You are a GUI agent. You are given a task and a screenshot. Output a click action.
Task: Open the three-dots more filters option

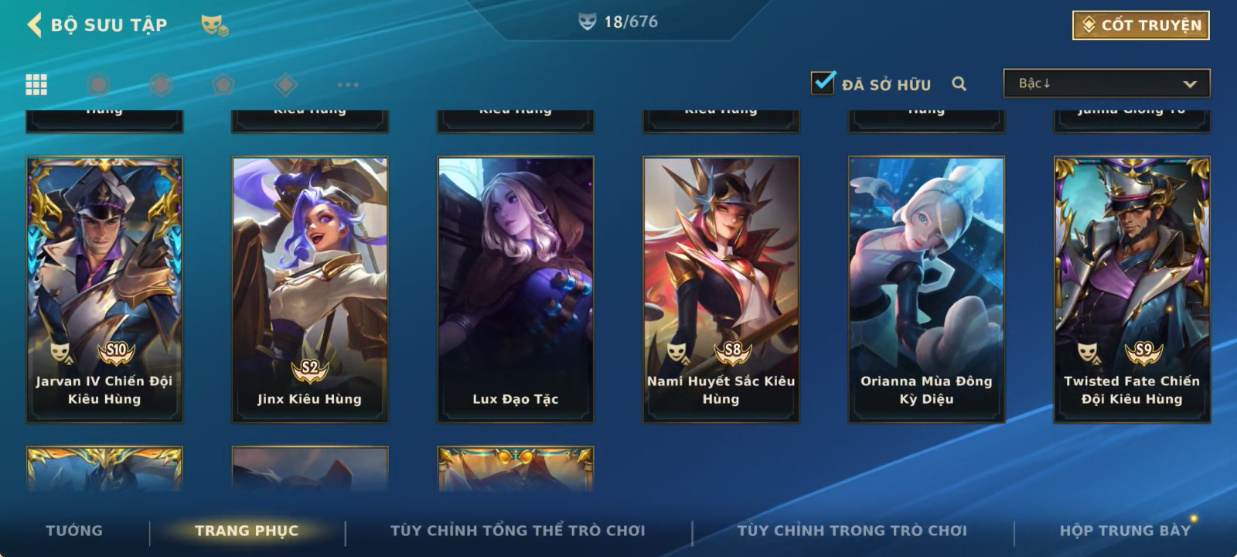pyautogui.click(x=347, y=85)
